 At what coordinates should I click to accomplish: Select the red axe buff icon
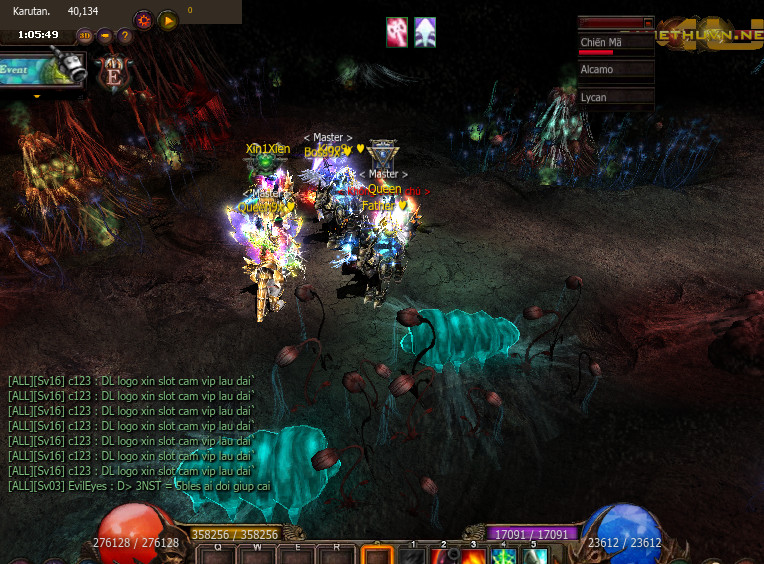[397, 32]
